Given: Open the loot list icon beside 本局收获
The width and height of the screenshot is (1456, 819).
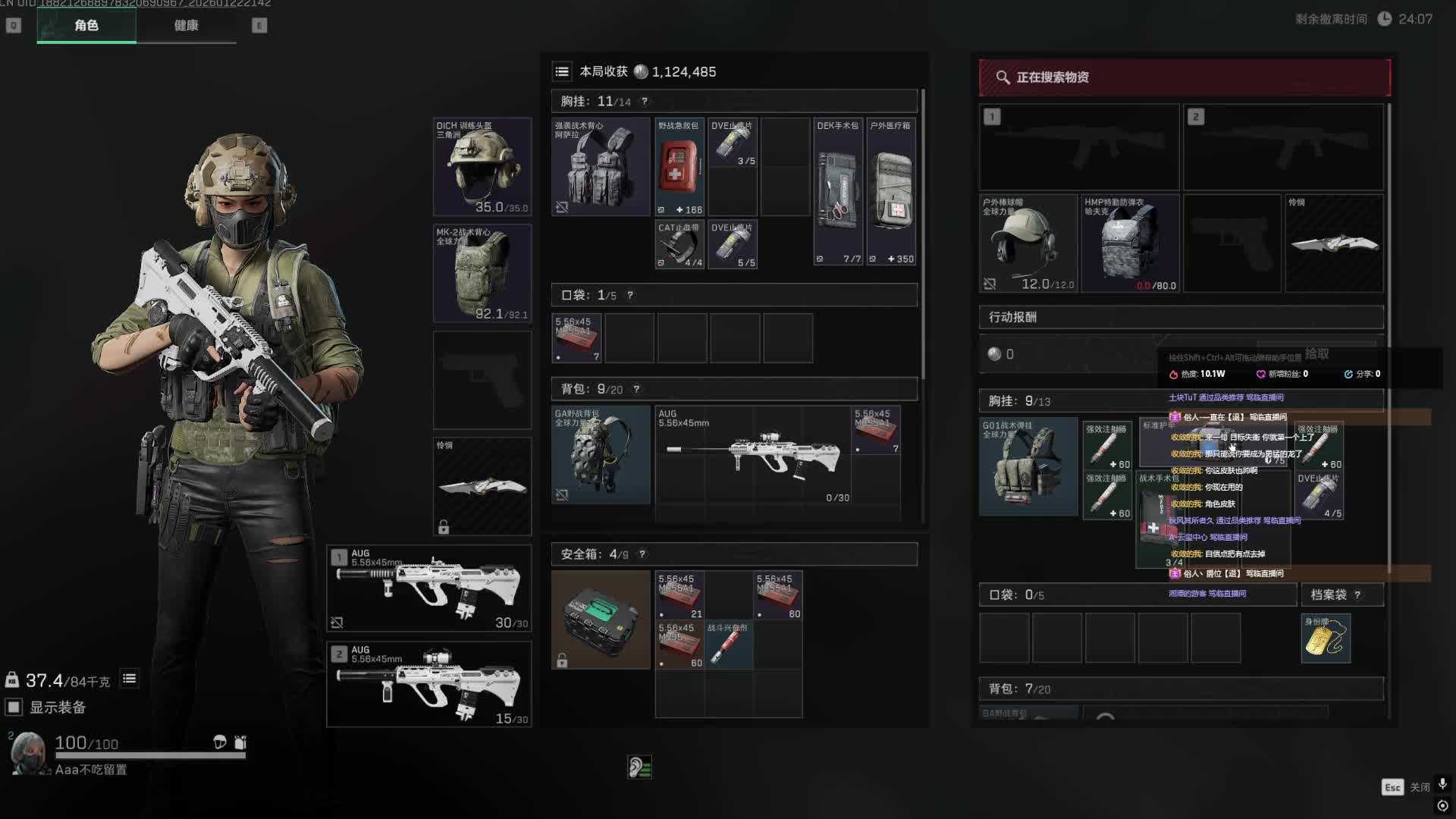Looking at the screenshot, I should point(562,72).
